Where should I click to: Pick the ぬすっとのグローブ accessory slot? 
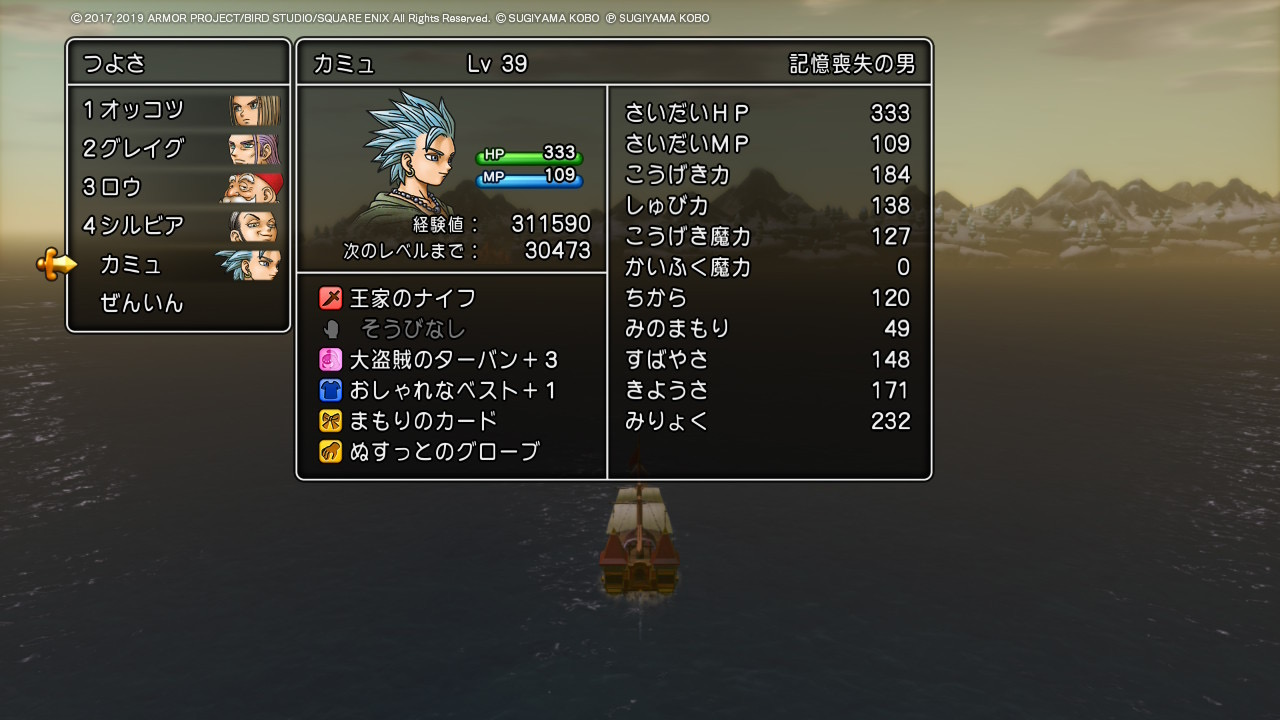coord(443,452)
